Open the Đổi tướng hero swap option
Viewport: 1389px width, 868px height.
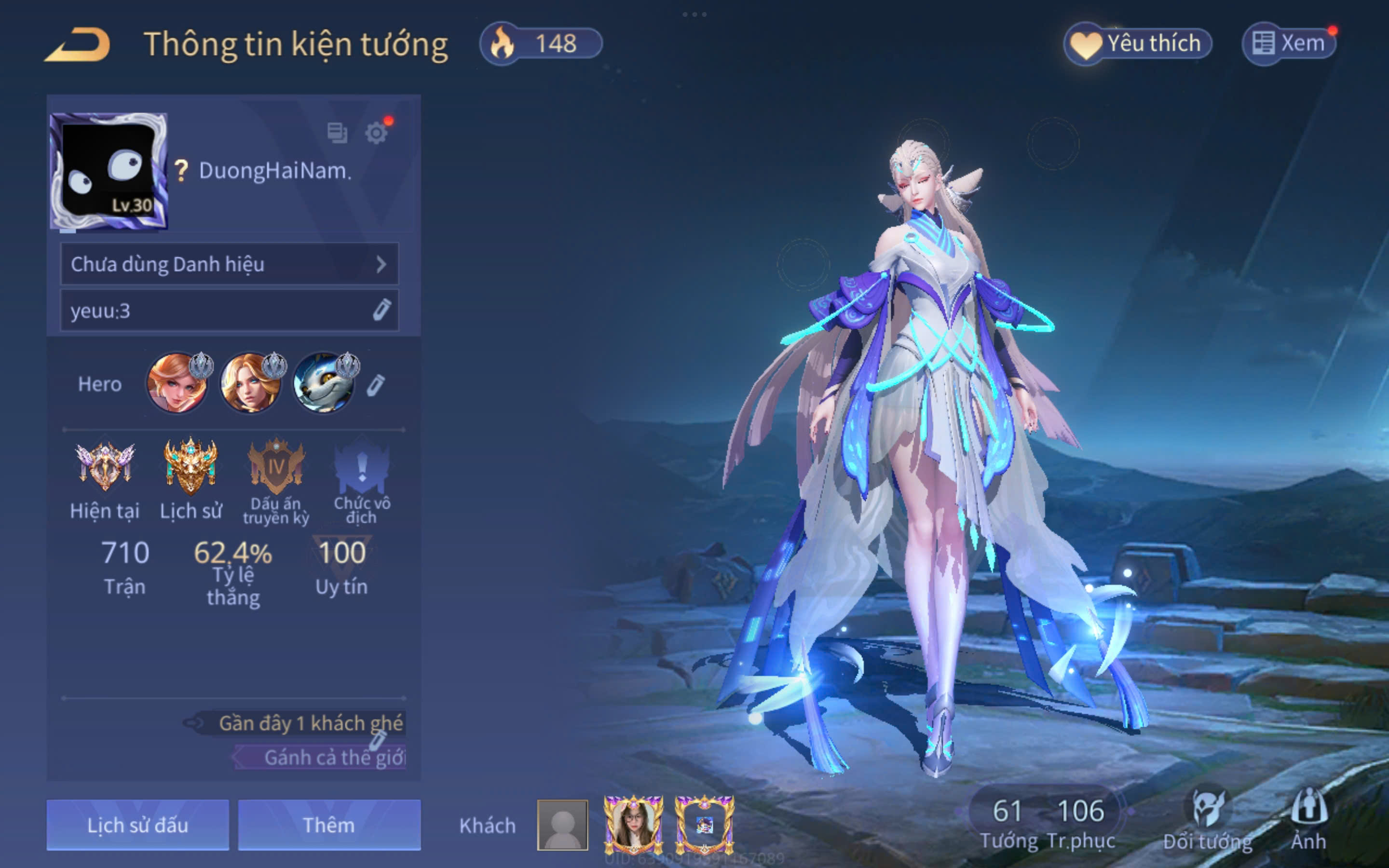pyautogui.click(x=1208, y=820)
